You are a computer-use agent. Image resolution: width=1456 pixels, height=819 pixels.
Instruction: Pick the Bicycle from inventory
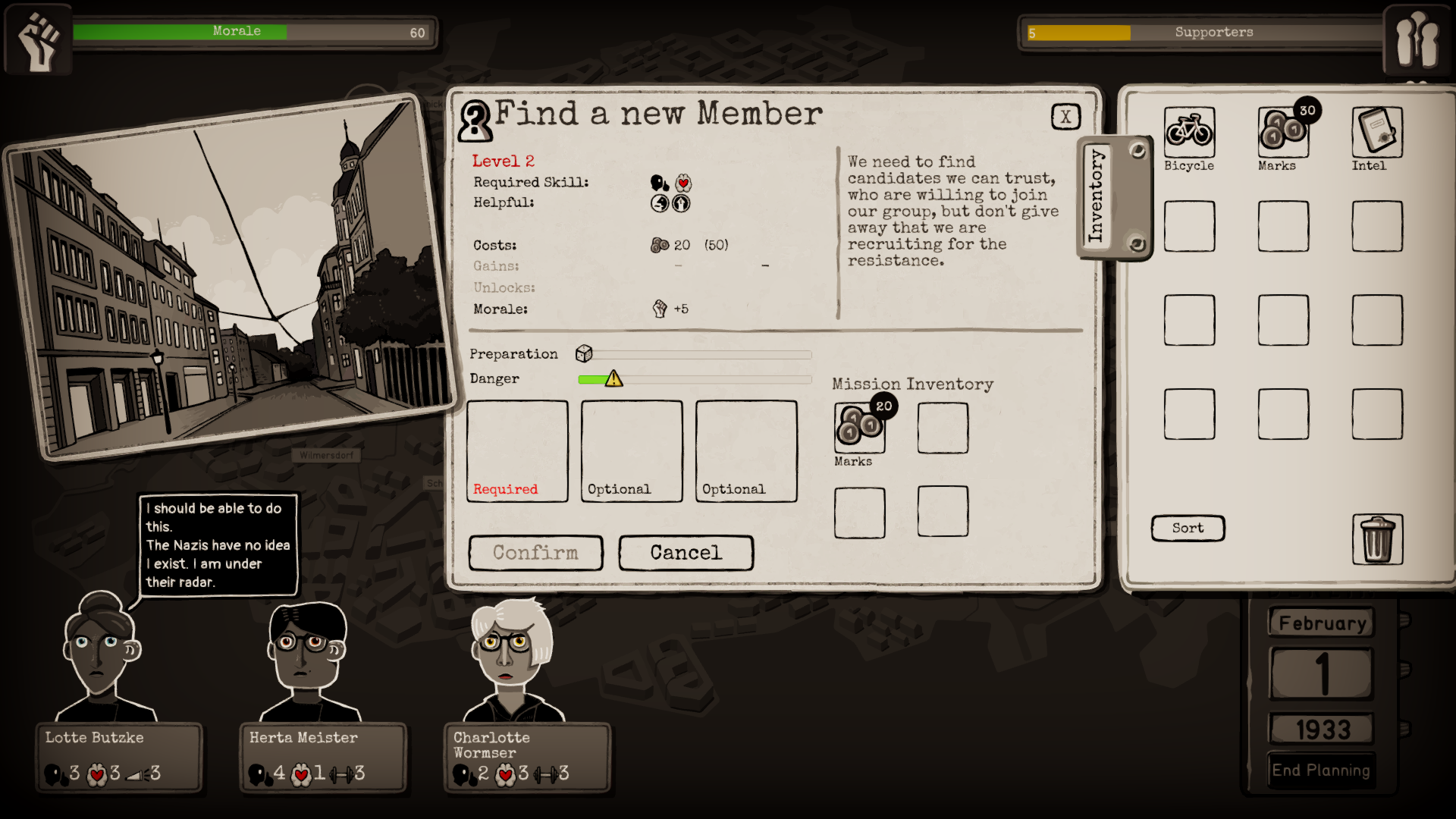1189,132
